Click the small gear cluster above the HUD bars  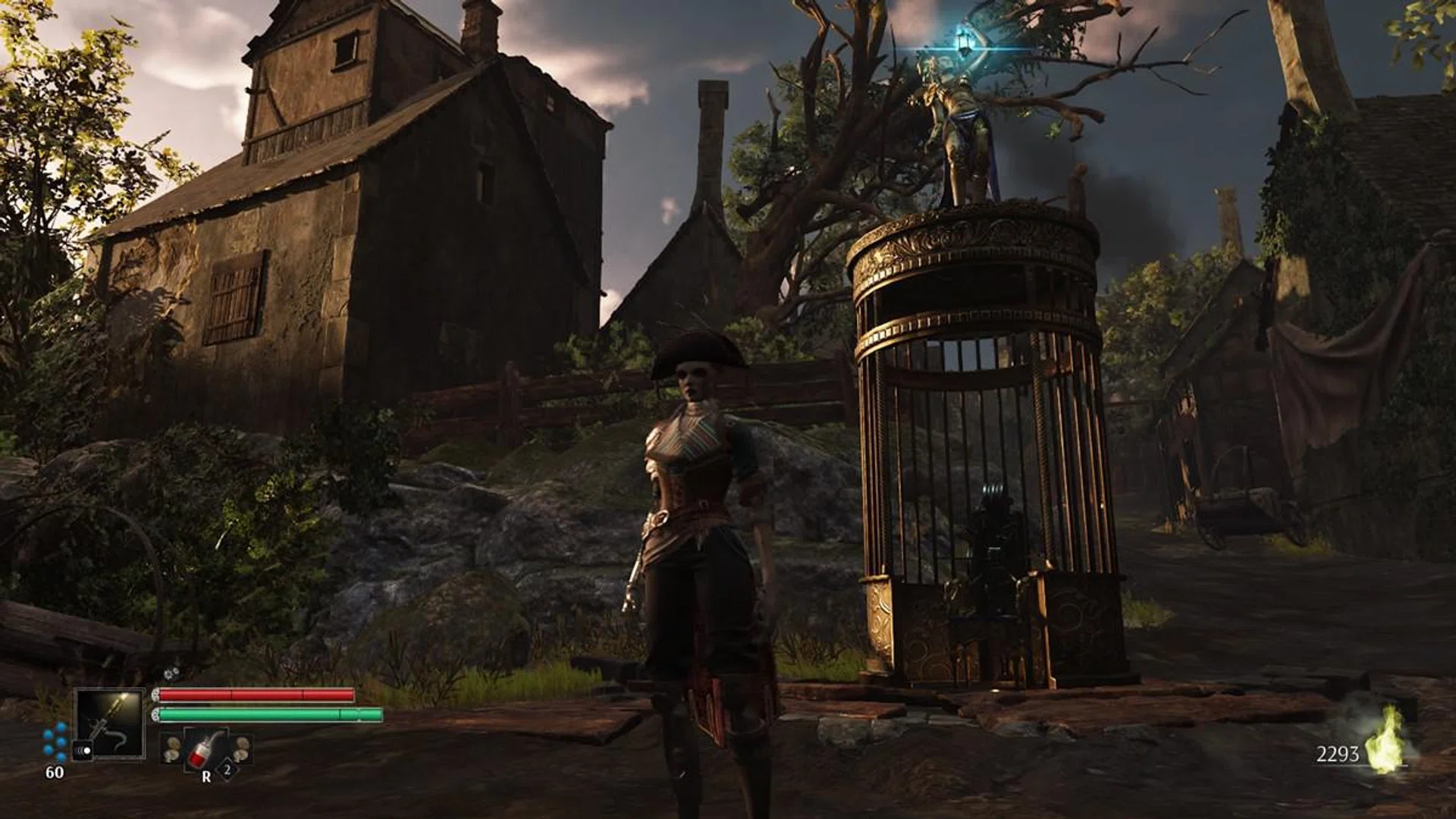[x=172, y=673]
